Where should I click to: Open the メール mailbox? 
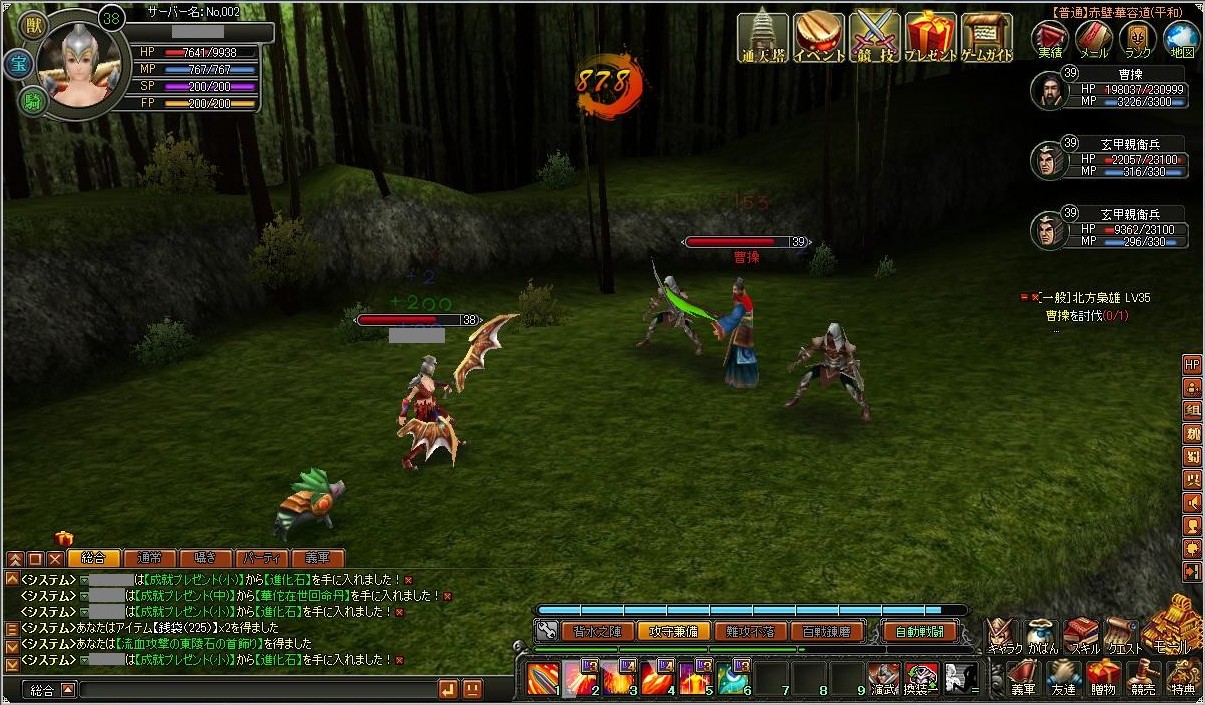1094,40
